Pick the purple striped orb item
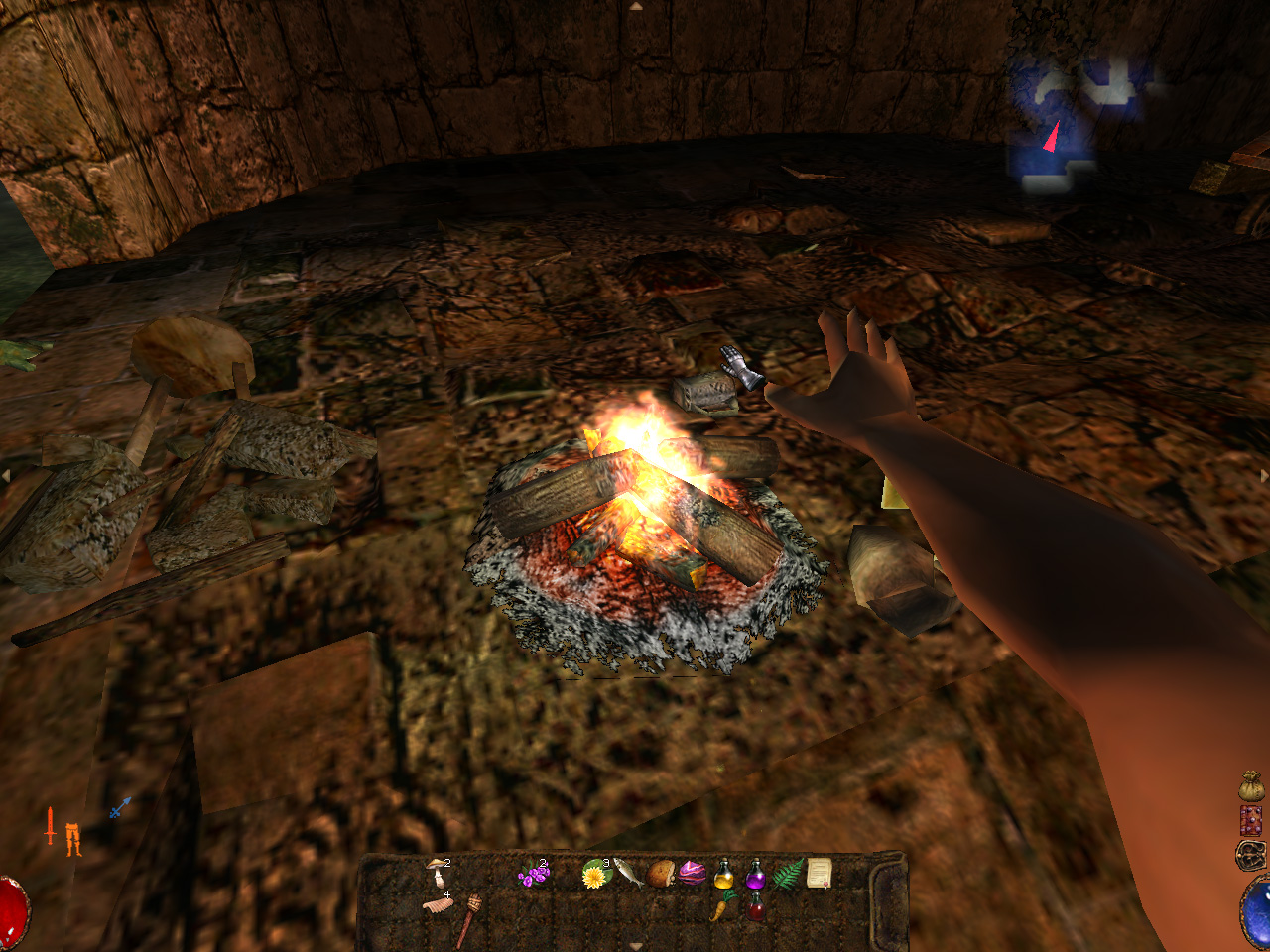The height and width of the screenshot is (952, 1270). pos(692,874)
